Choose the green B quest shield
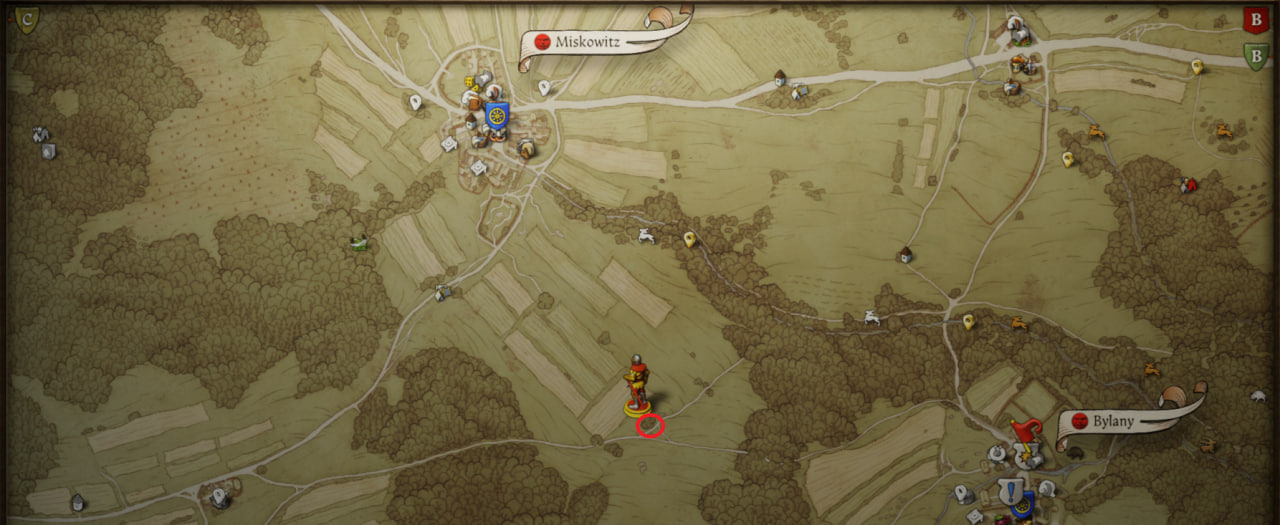 point(1256,55)
